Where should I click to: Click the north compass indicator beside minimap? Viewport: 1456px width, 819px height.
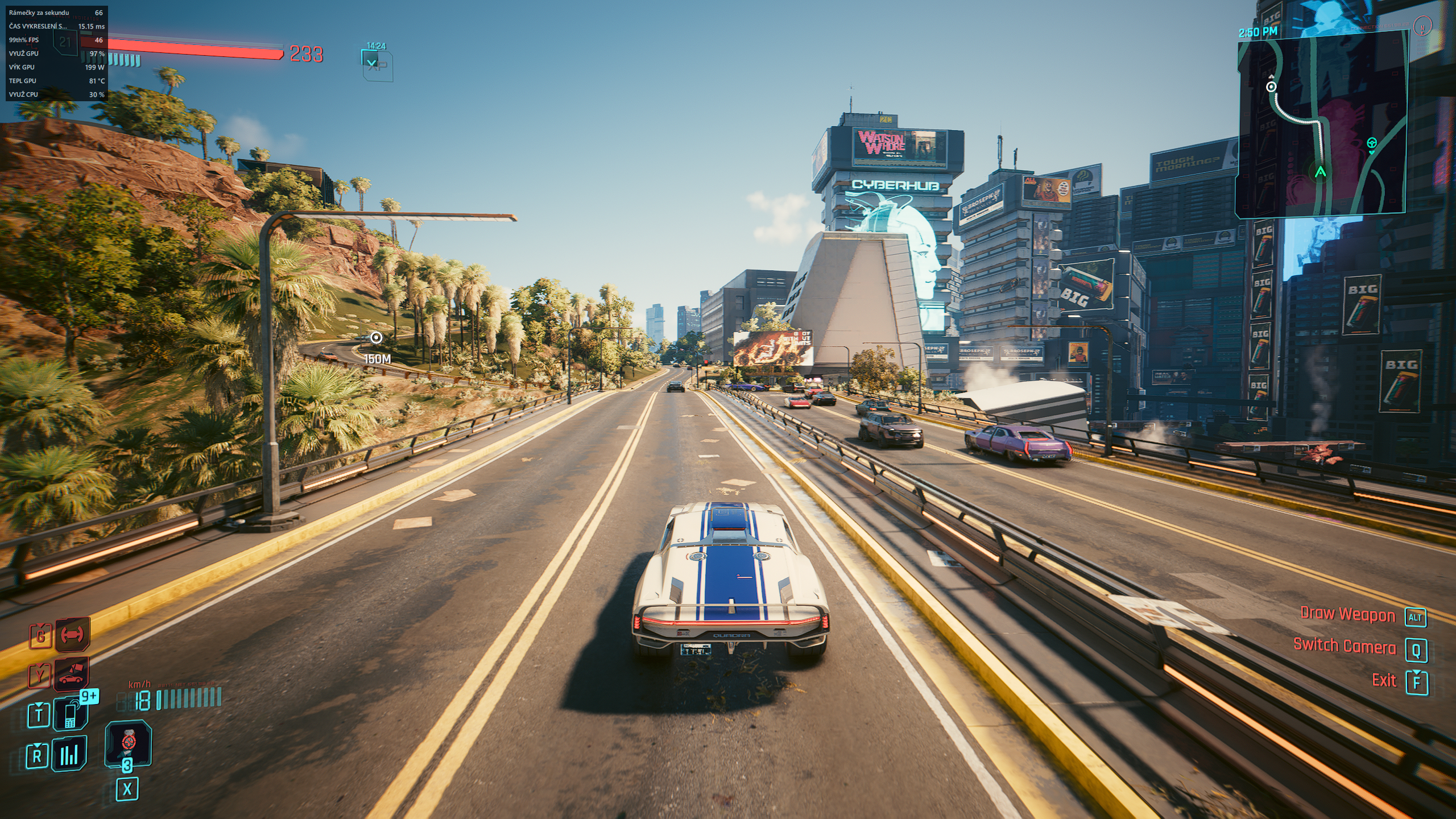tap(1423, 26)
